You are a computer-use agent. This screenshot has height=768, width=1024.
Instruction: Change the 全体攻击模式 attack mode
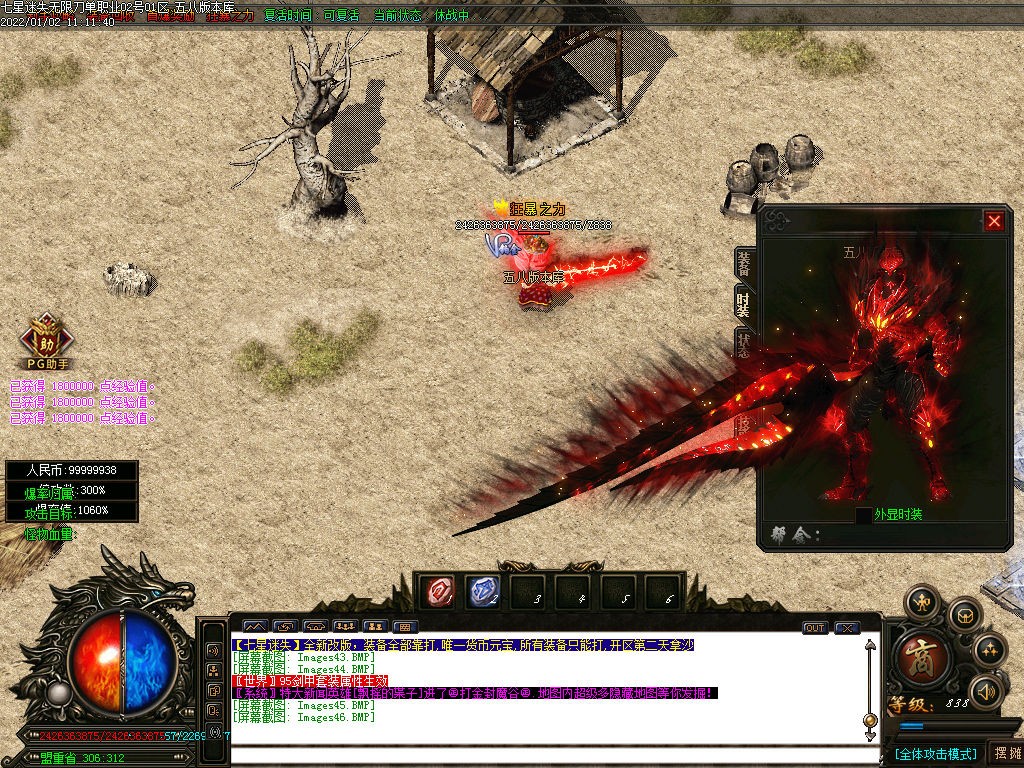(935, 753)
